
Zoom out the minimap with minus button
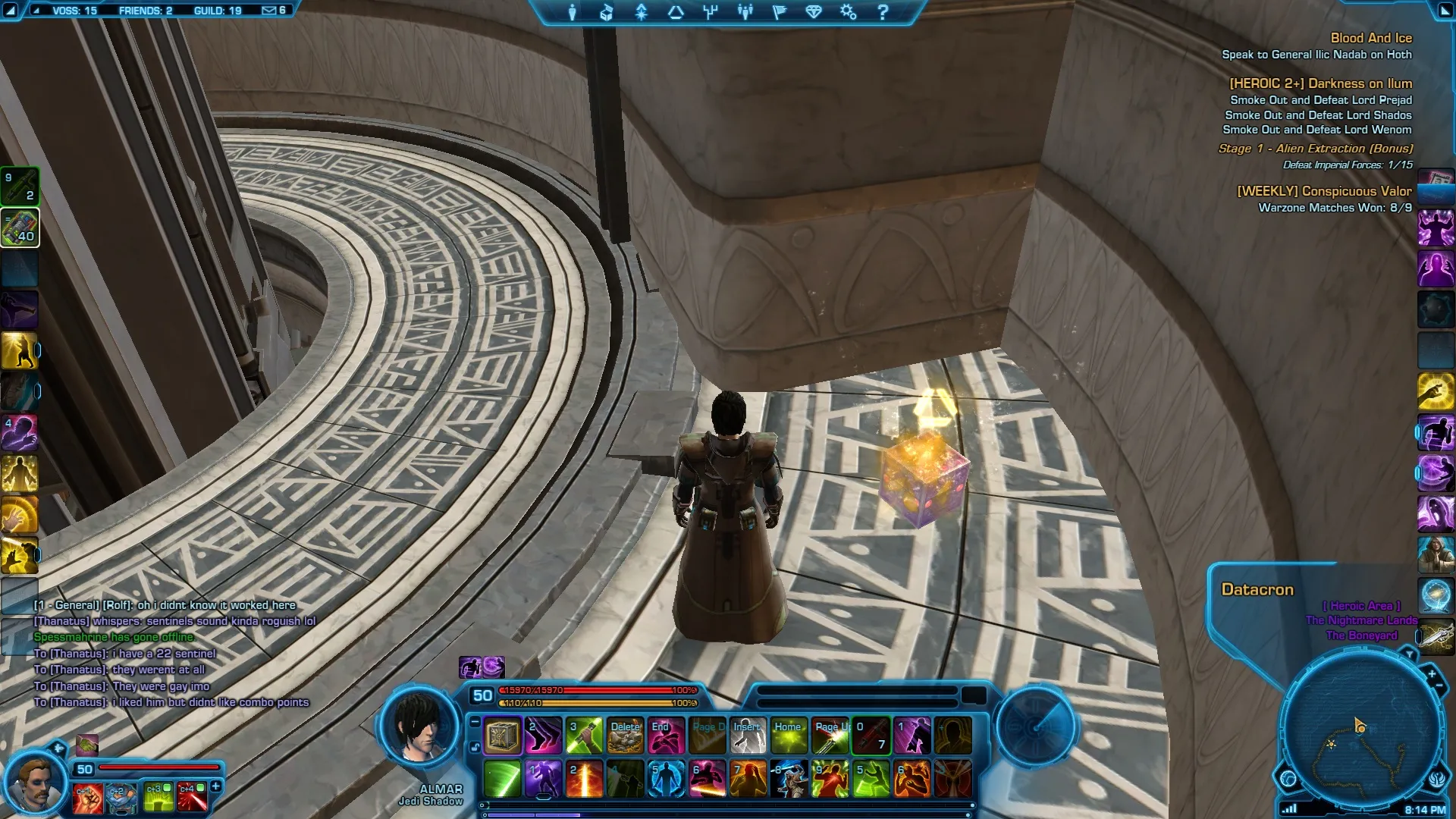coord(1439,686)
